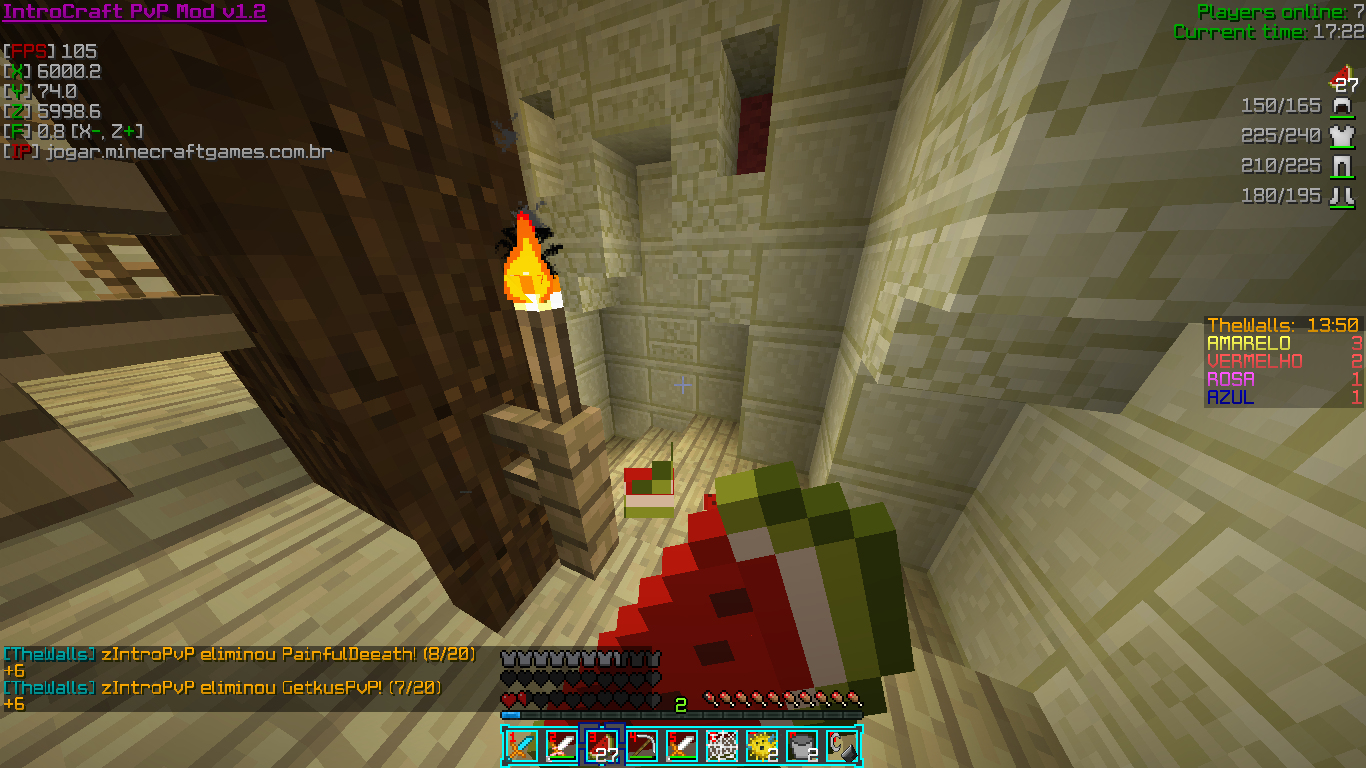Select the iron sword in slot 2
This screenshot has height=768, width=1366.
click(x=562, y=746)
